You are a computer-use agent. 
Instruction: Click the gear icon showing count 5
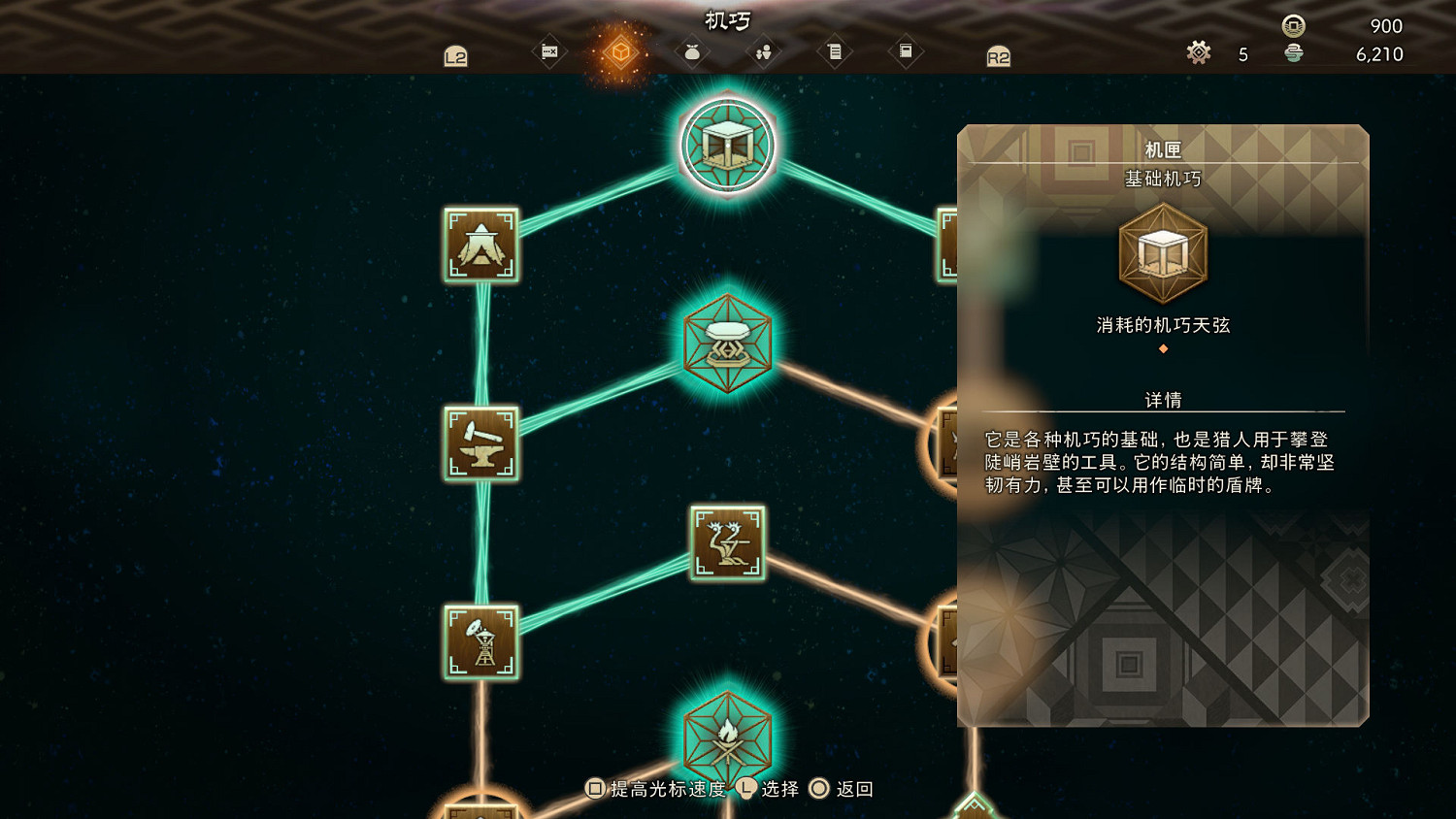[1199, 54]
